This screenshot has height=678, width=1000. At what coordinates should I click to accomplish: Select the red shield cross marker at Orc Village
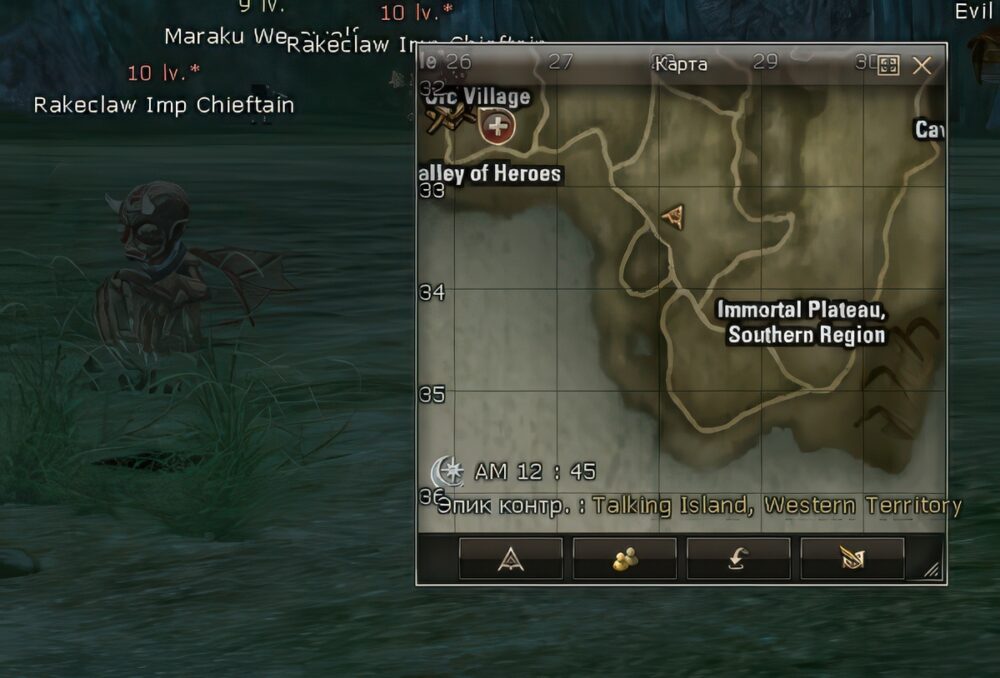pos(497,127)
